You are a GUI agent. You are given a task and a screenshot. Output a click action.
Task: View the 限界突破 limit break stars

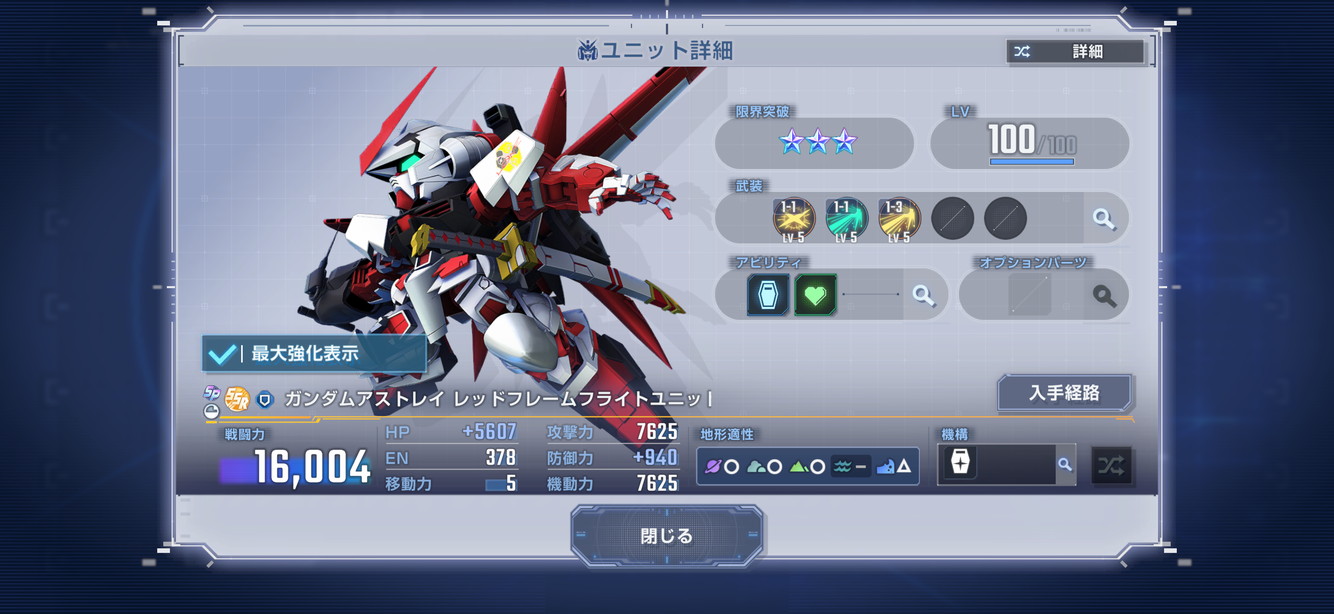click(818, 142)
